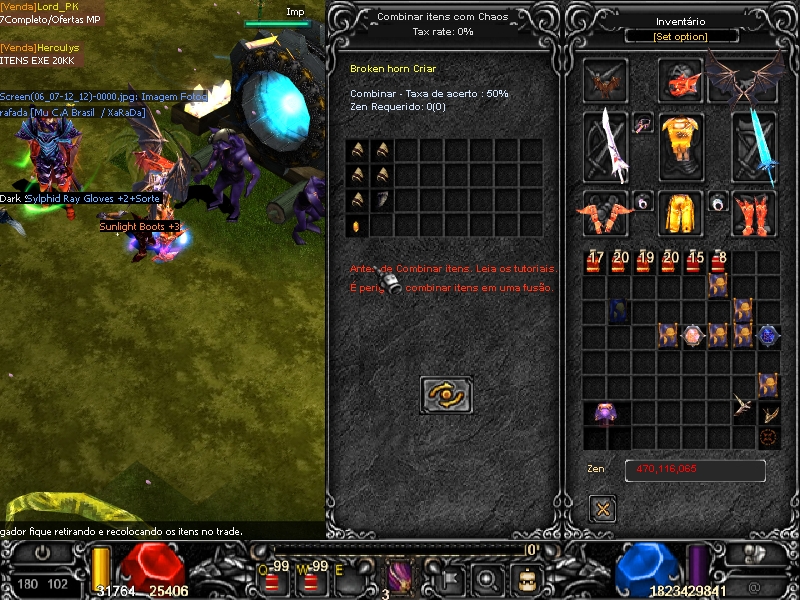
Task: Select the equipped orange boots slot
Action: point(754,213)
